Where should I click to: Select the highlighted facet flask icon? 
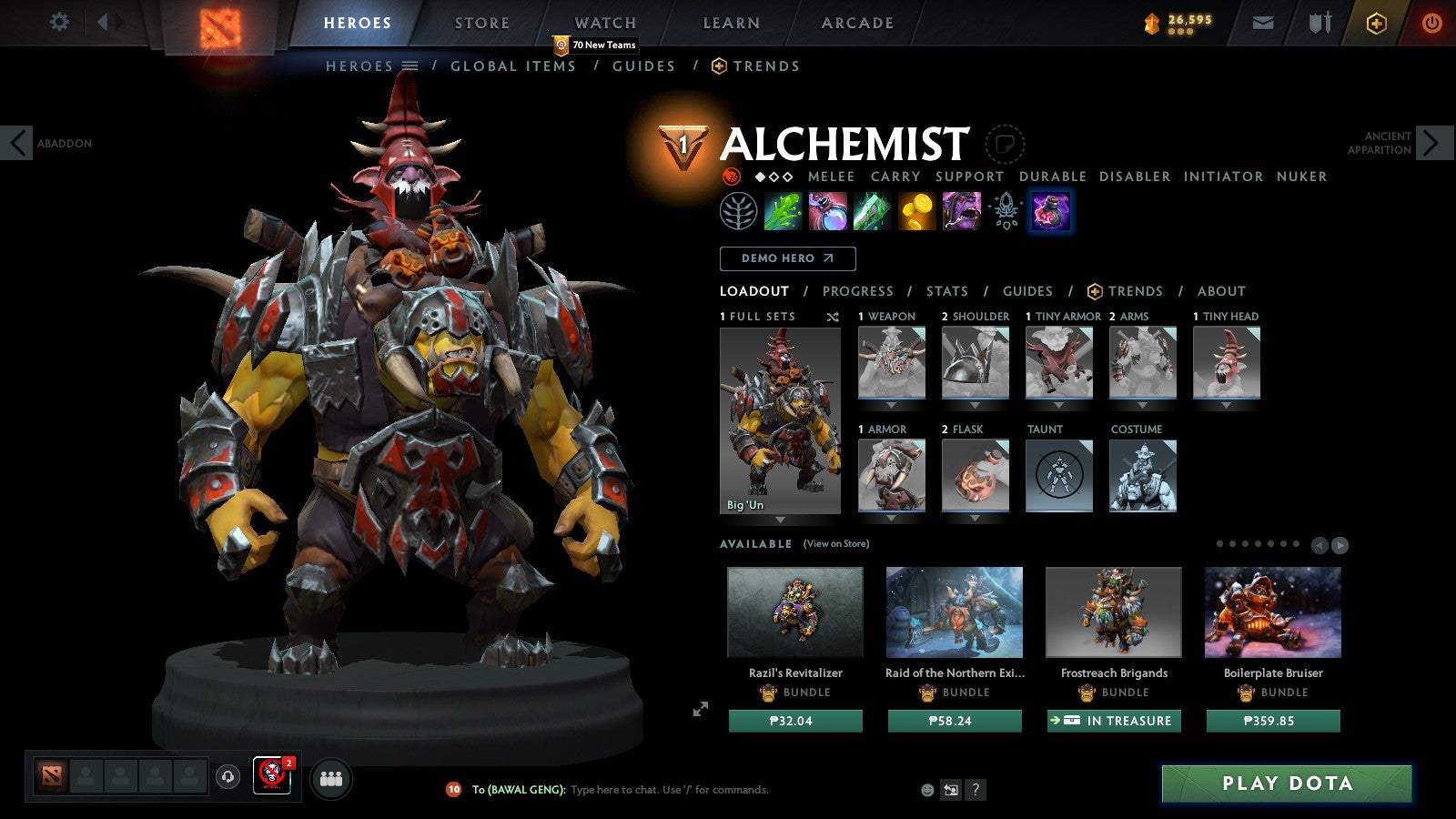pyautogui.click(x=1050, y=211)
